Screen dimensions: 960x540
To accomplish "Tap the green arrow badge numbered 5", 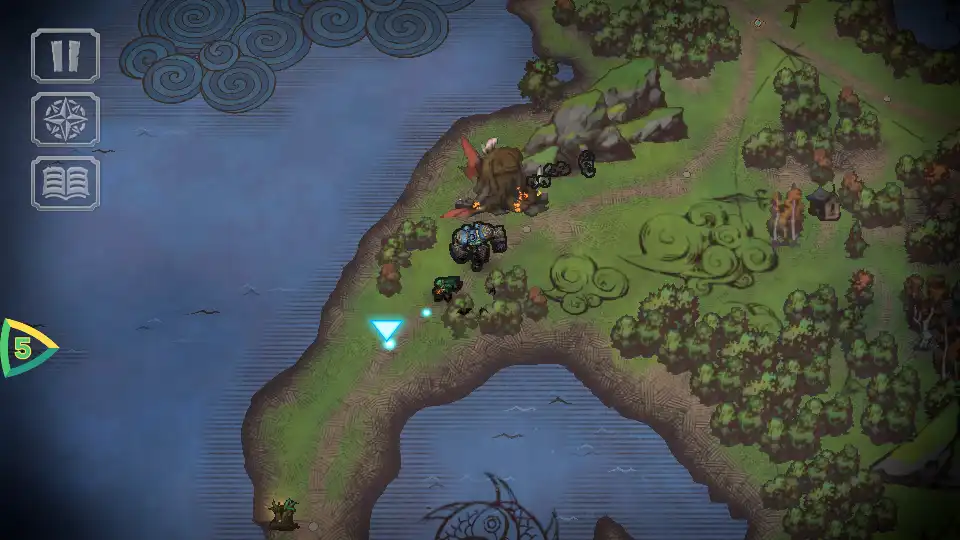I will pos(24,348).
